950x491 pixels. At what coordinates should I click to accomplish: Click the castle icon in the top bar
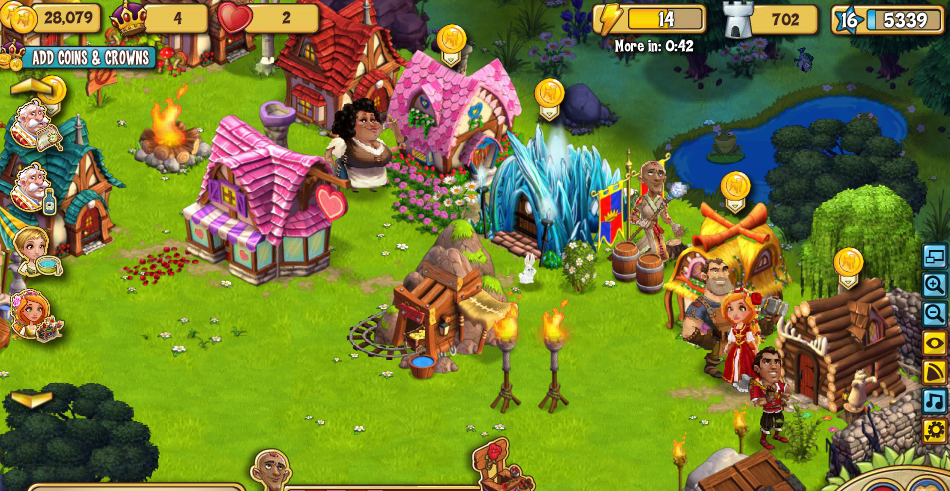737,19
